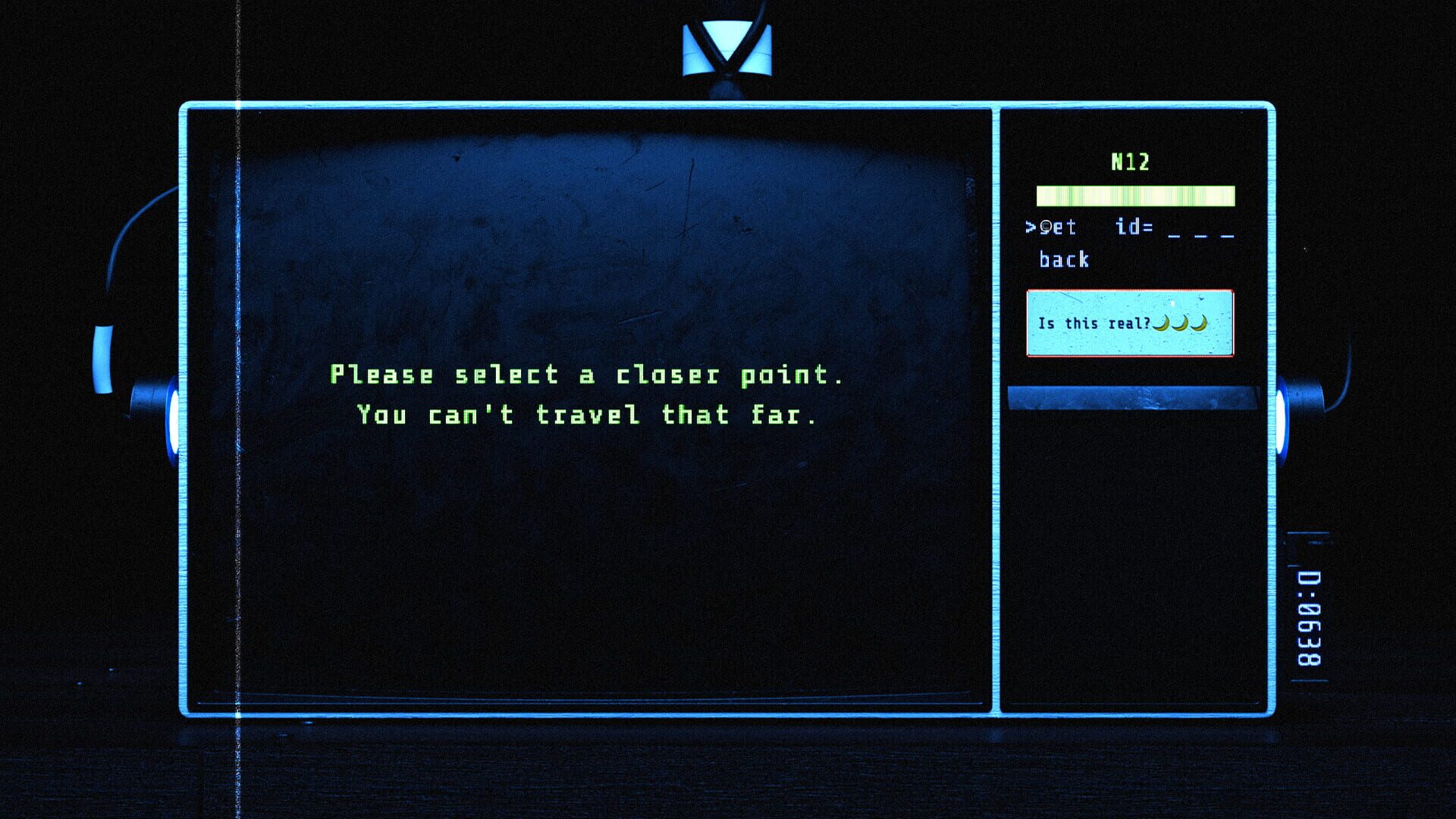
Task: Click the N12 label atop the side panel
Action: (1129, 161)
